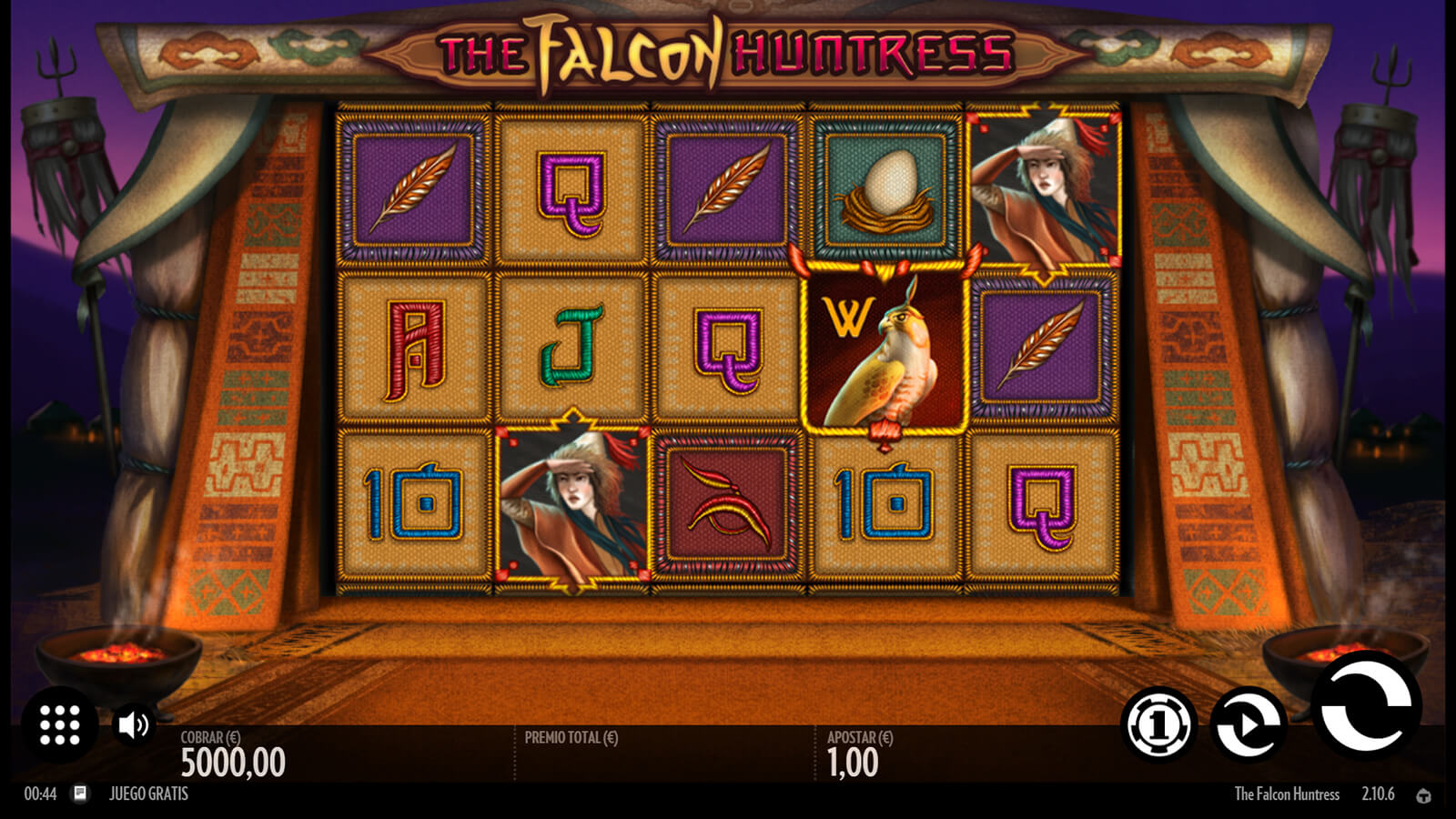Open the nine-dot game menu
This screenshot has width=1456, height=819.
[x=60, y=724]
